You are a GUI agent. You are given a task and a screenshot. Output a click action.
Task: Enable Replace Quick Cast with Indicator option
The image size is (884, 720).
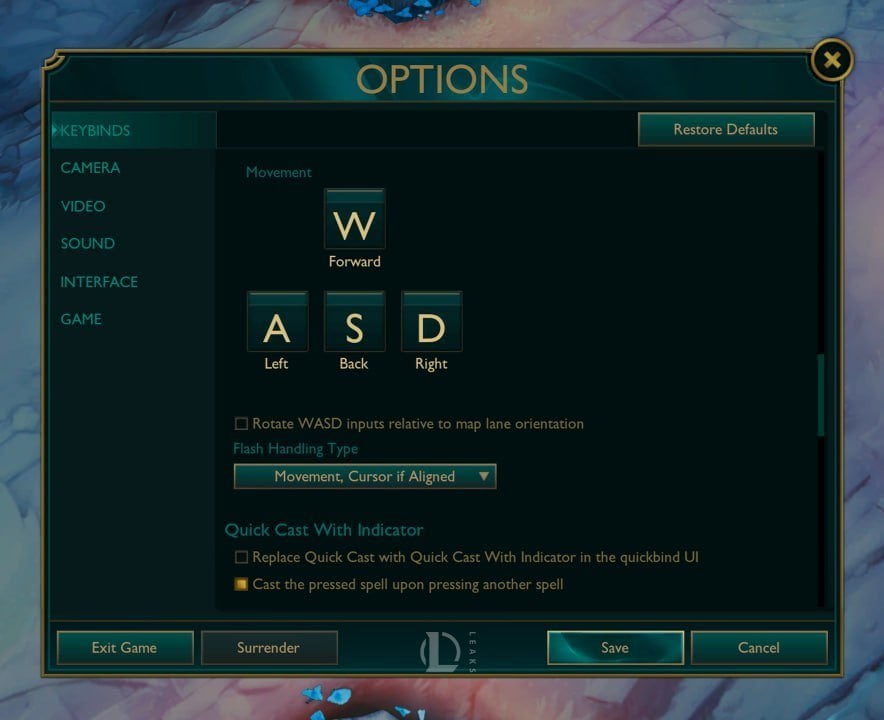(x=241, y=557)
